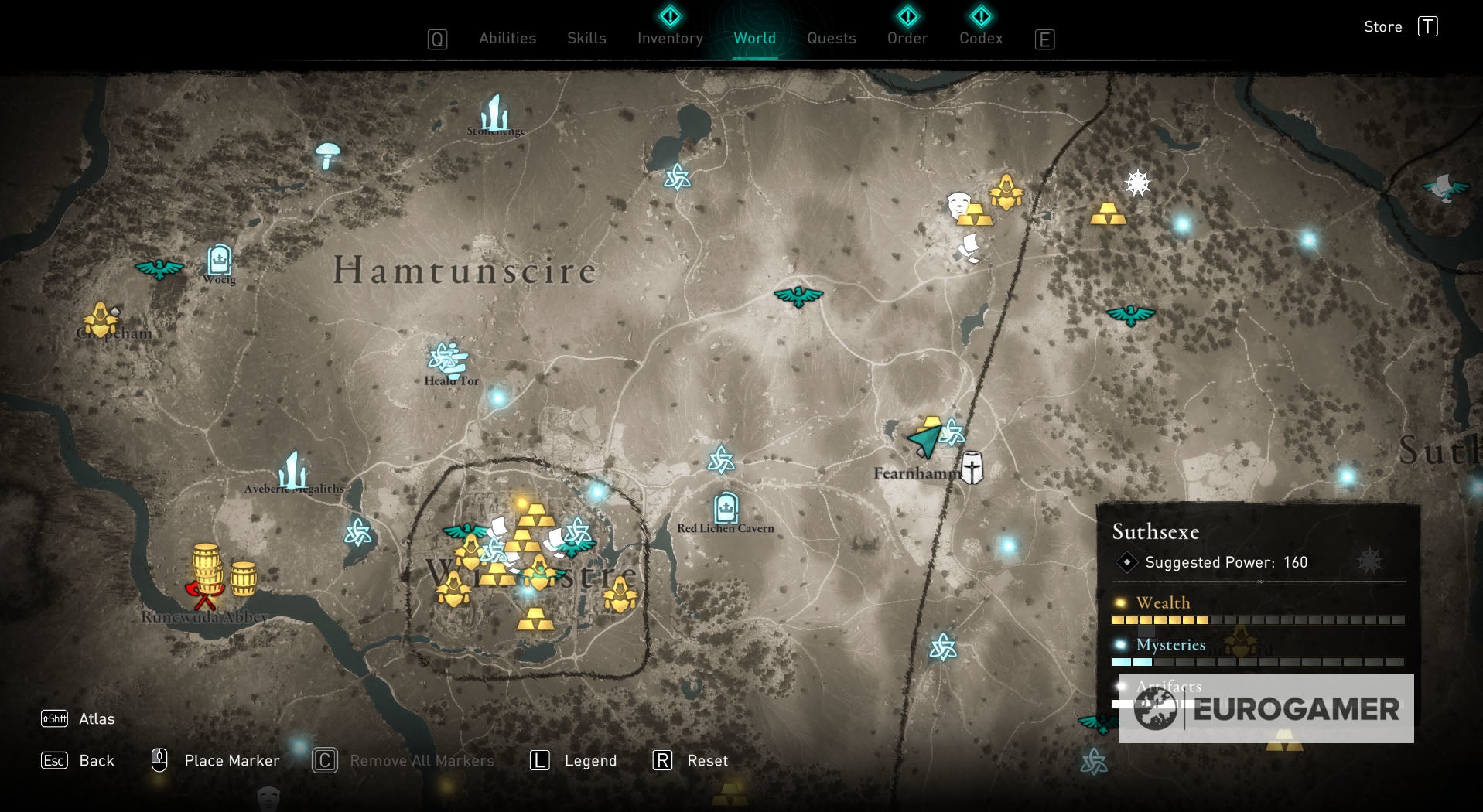Switch to the Codex section
Image resolution: width=1483 pixels, height=812 pixels.
980,37
